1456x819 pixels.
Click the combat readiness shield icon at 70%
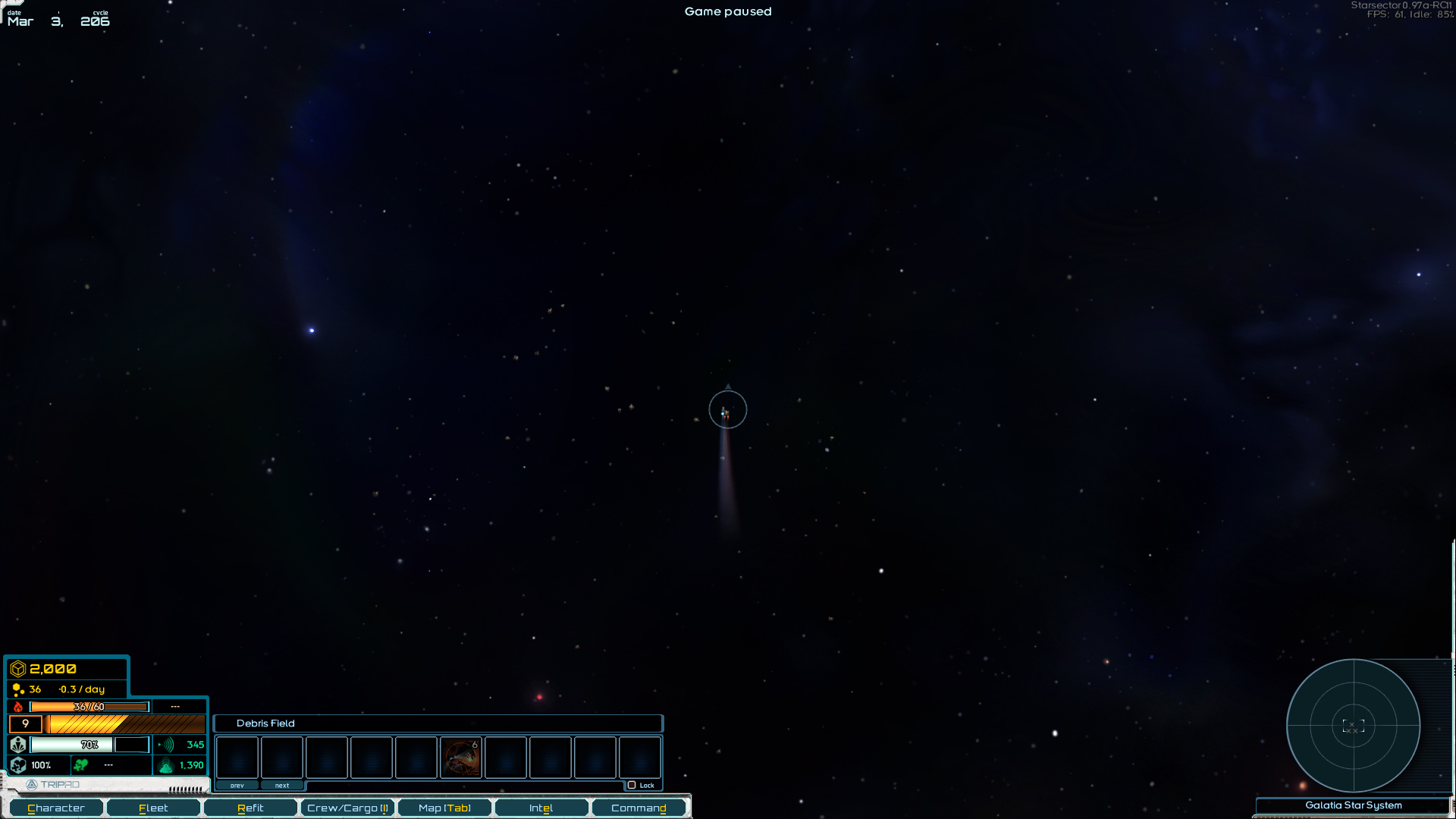pyautogui.click(x=18, y=745)
